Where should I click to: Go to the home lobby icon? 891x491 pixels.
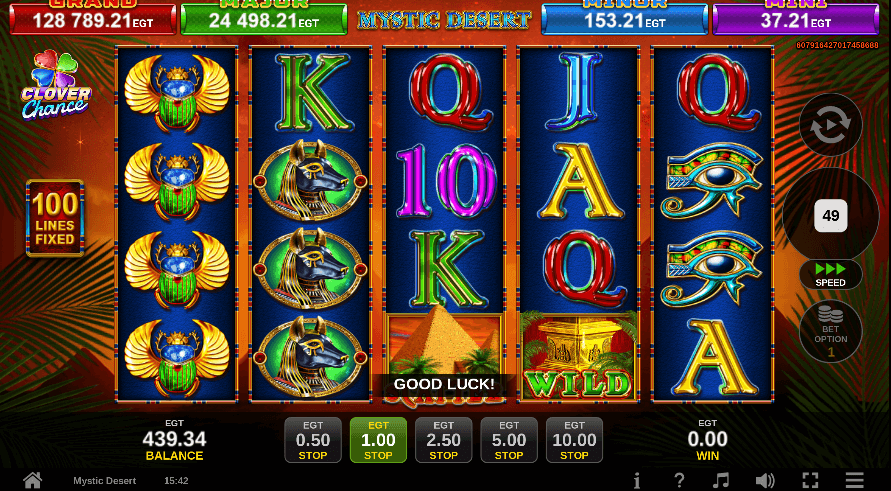click(32, 480)
